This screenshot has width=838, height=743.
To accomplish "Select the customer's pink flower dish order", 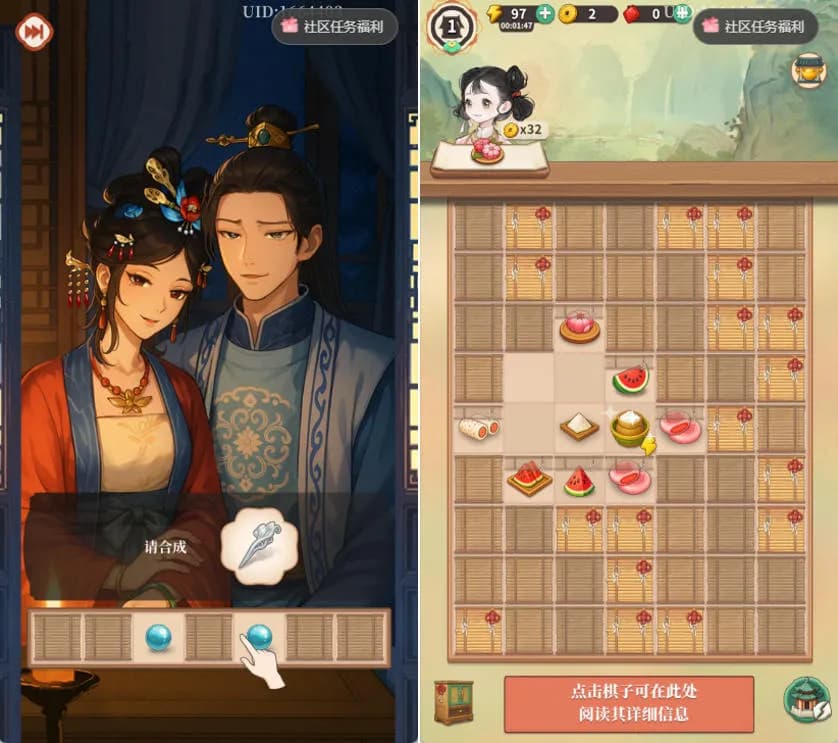I will [488, 151].
